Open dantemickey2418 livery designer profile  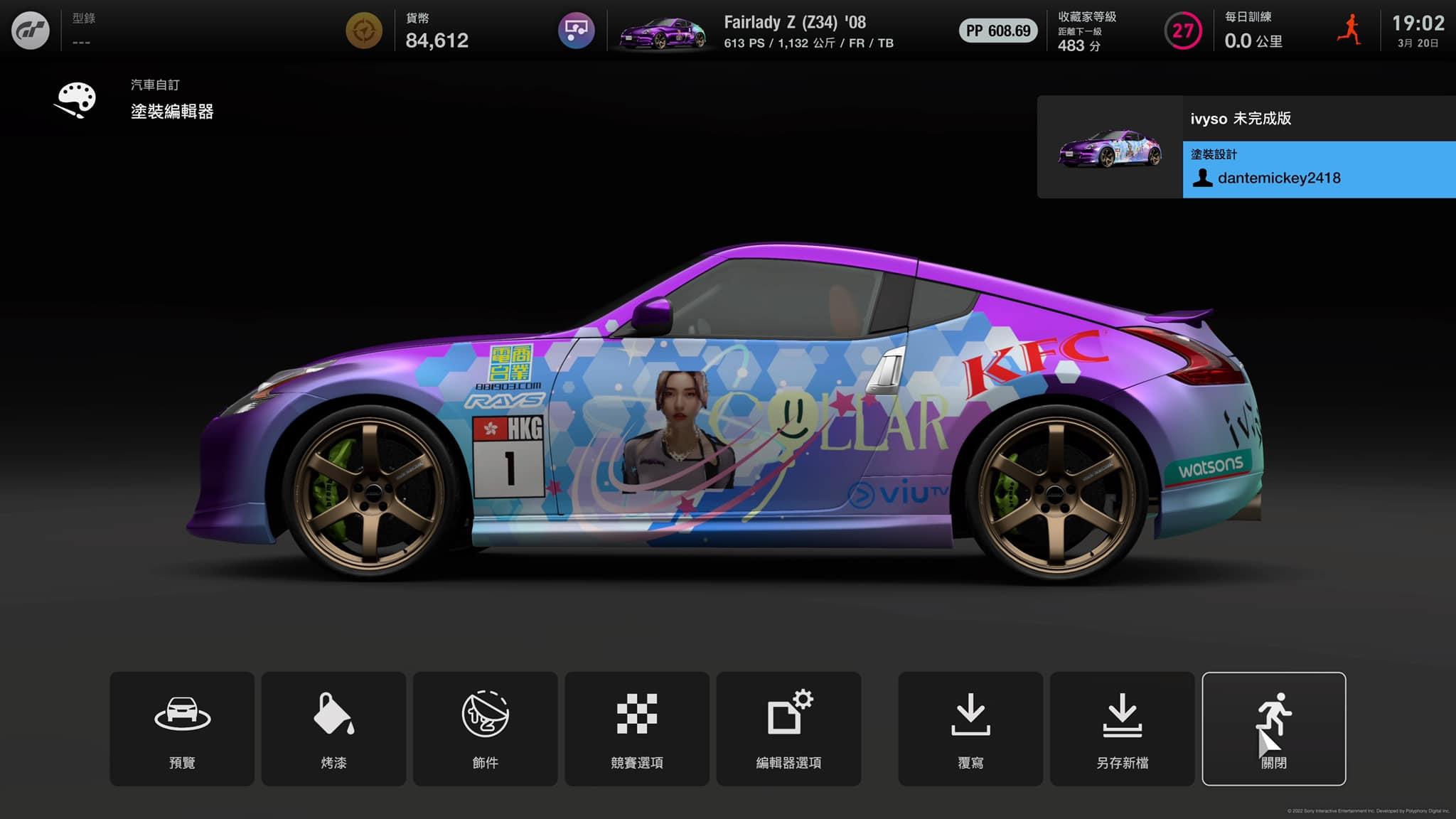pyautogui.click(x=1278, y=178)
